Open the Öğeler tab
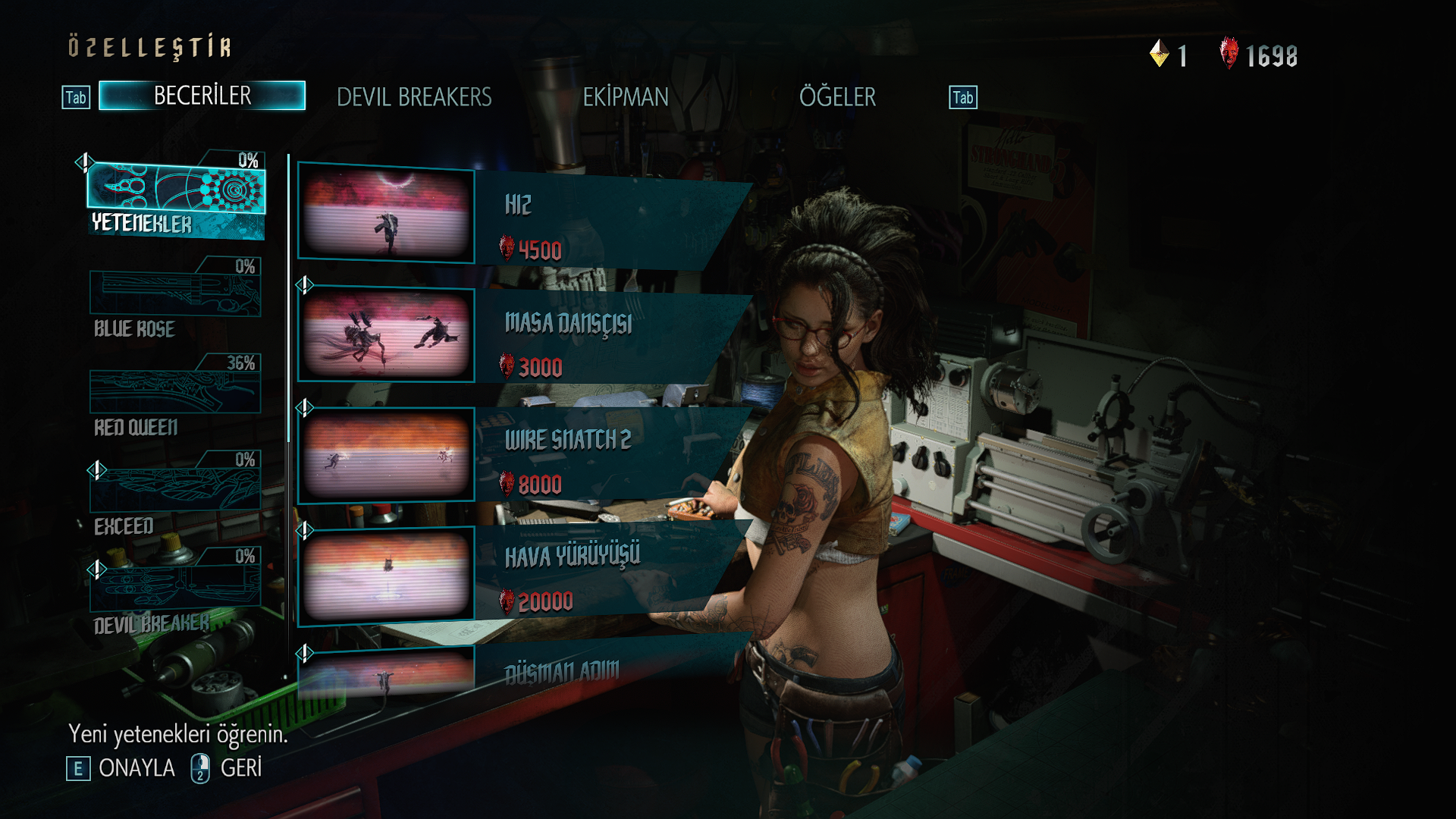 click(837, 97)
